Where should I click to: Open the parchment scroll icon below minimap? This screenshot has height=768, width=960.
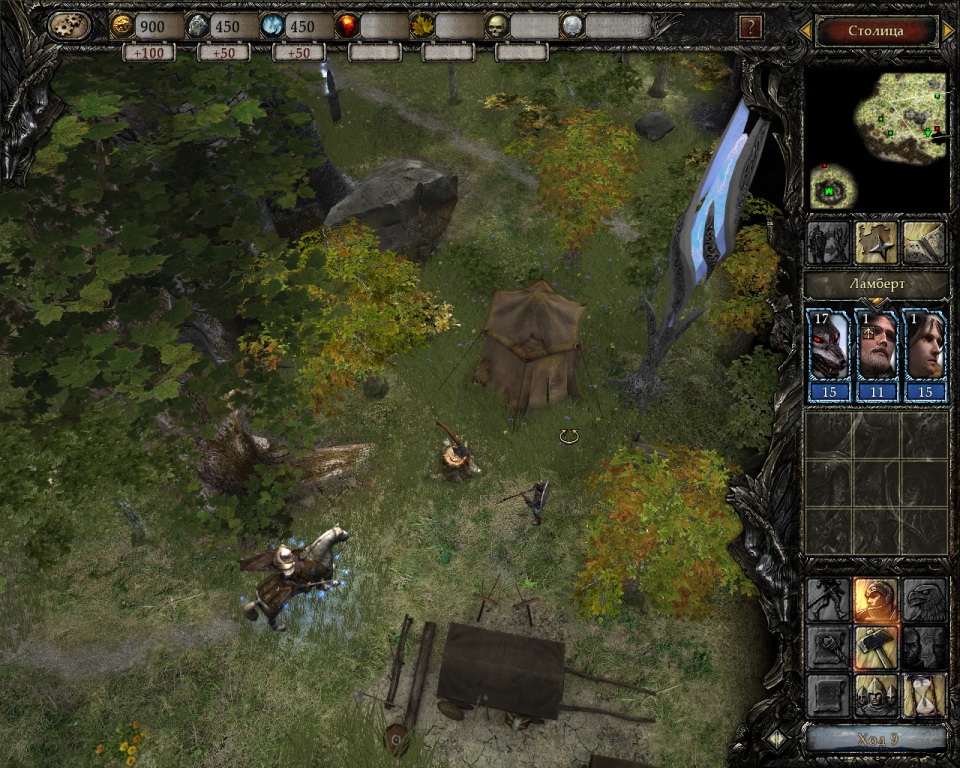coord(925,243)
